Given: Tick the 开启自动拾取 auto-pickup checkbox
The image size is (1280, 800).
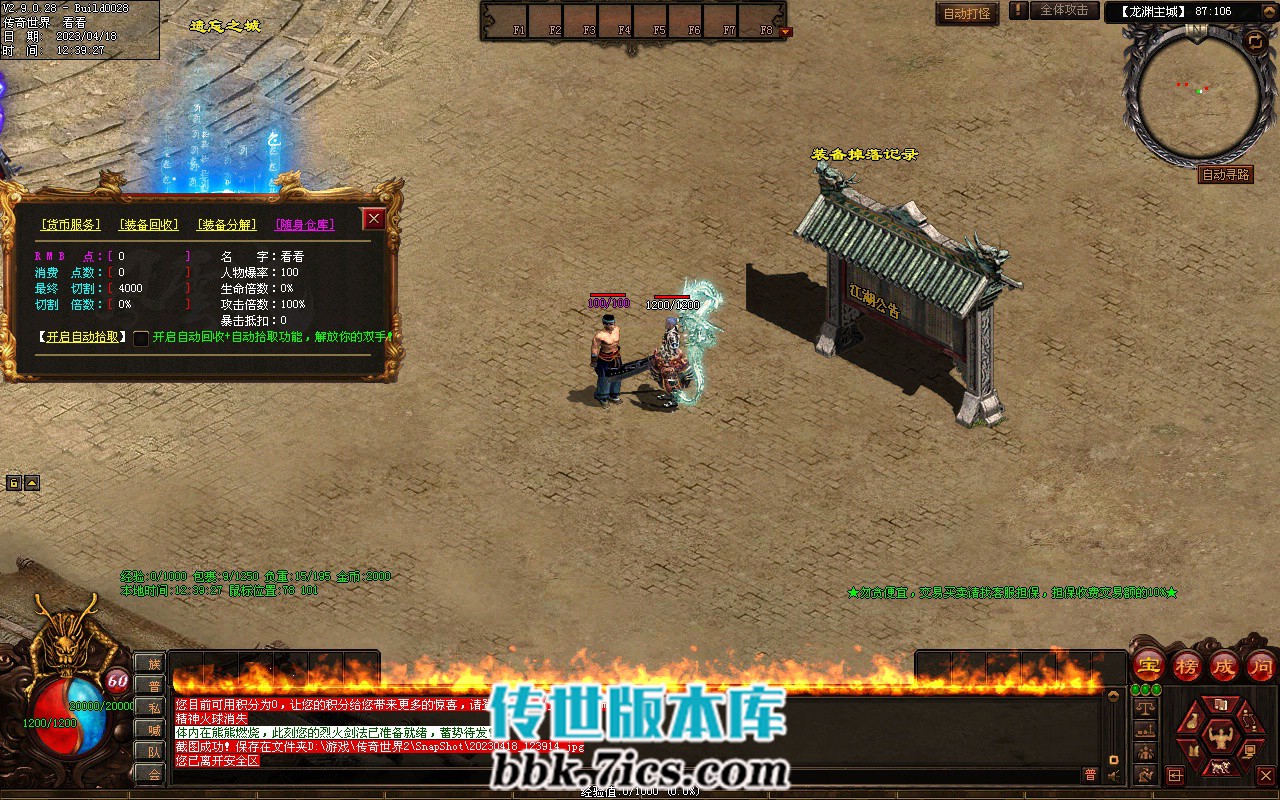Looking at the screenshot, I should 141,338.
